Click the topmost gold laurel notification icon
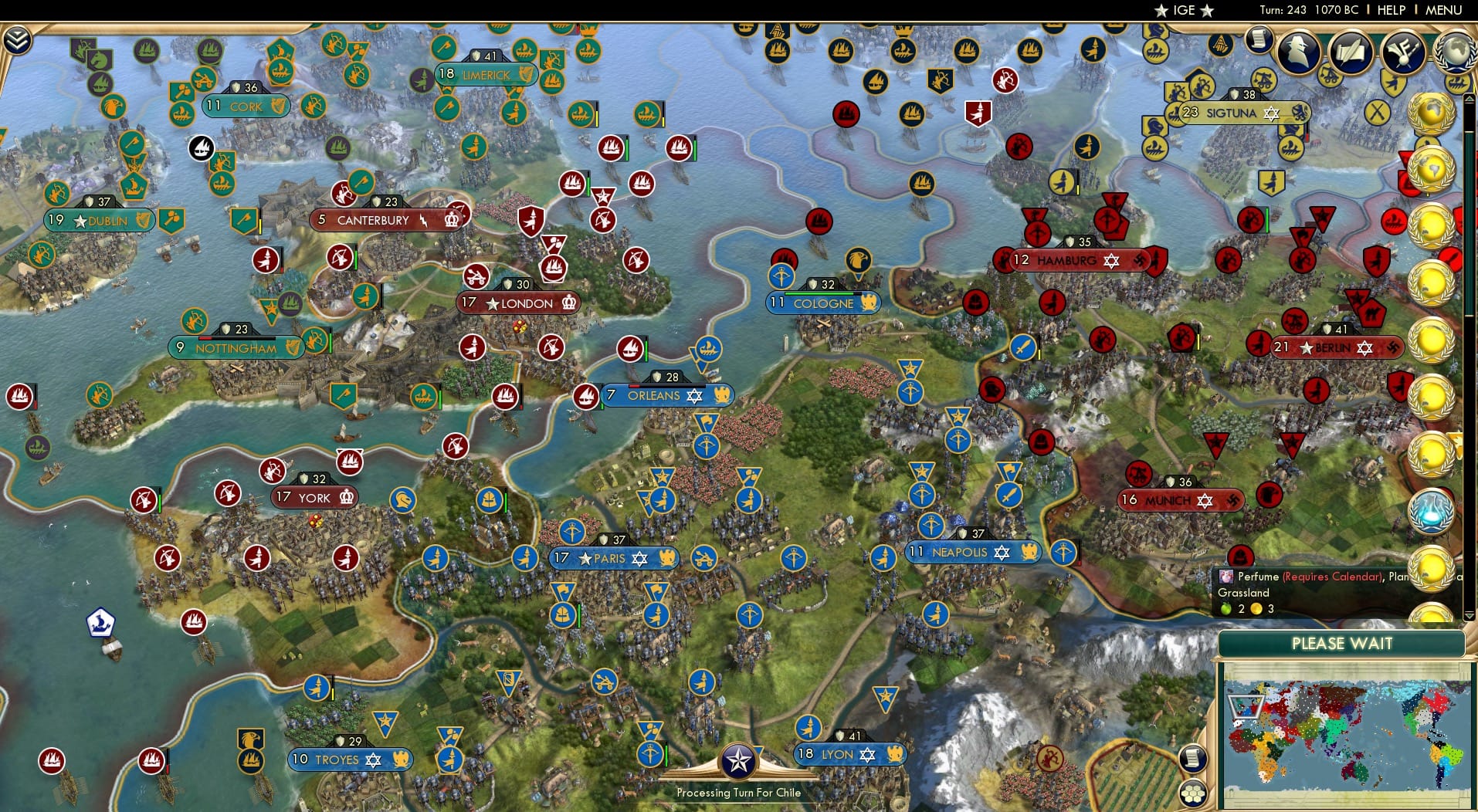 pos(1432,113)
